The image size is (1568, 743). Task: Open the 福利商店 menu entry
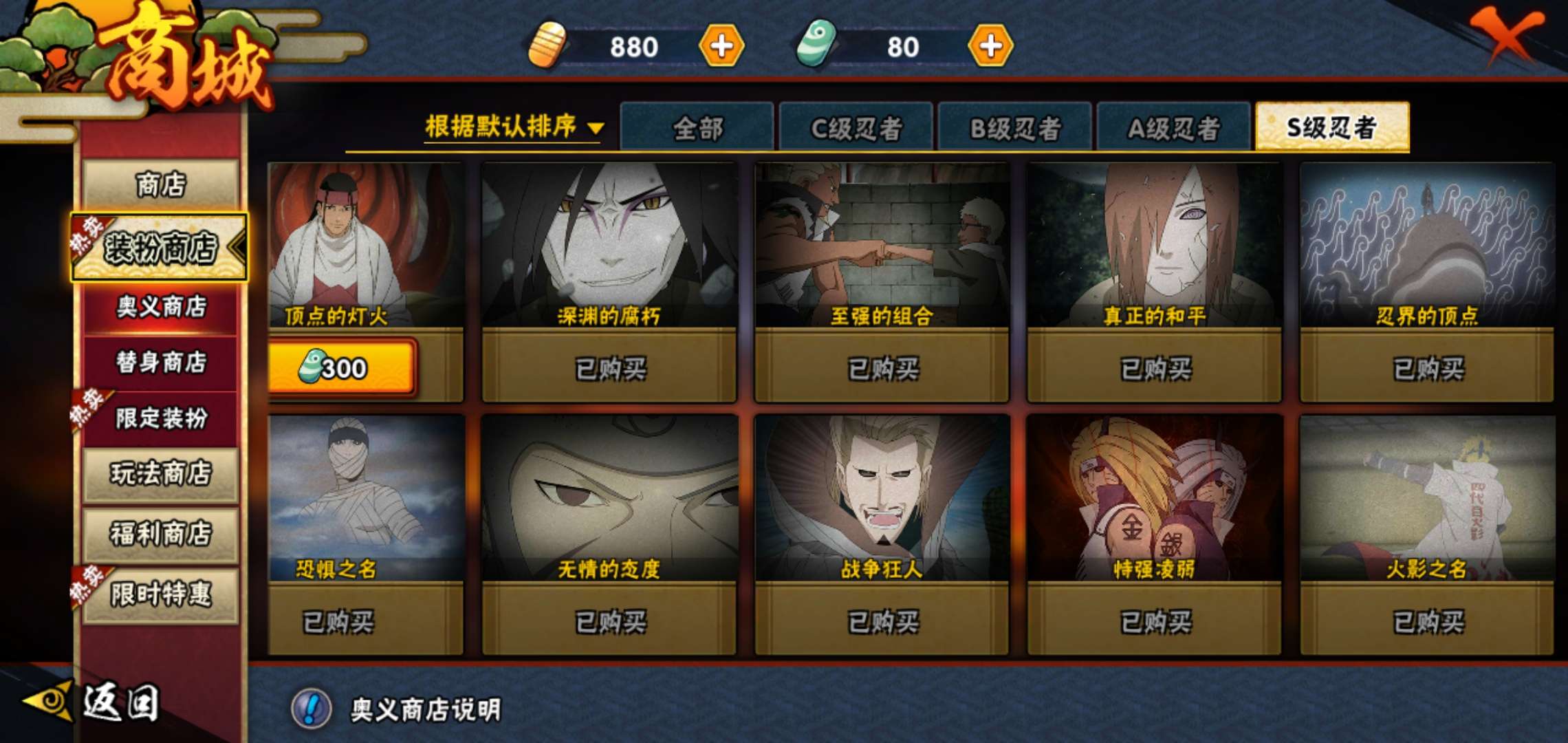click(x=160, y=534)
